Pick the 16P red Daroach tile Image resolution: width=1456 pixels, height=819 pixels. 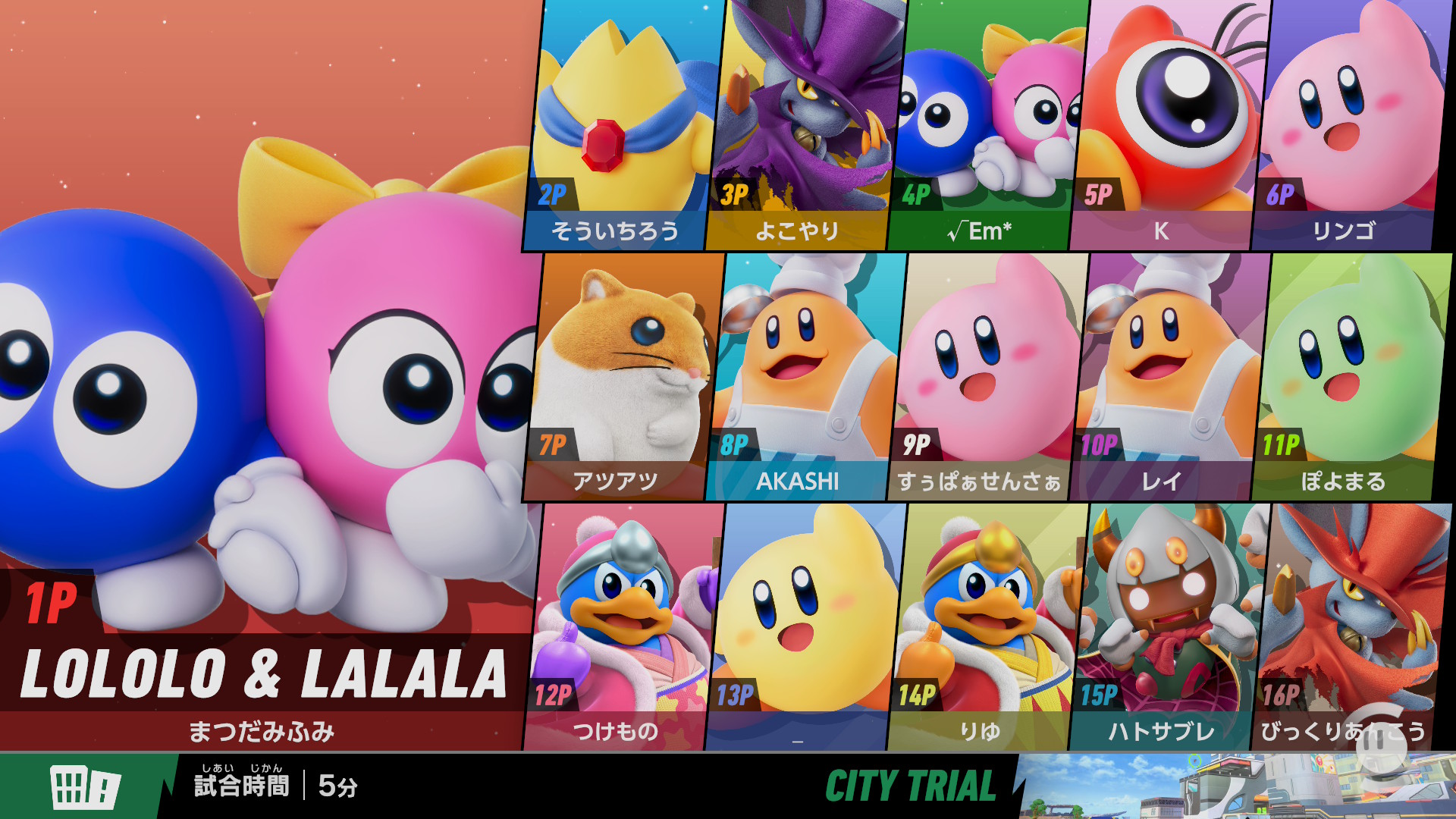point(1350,626)
